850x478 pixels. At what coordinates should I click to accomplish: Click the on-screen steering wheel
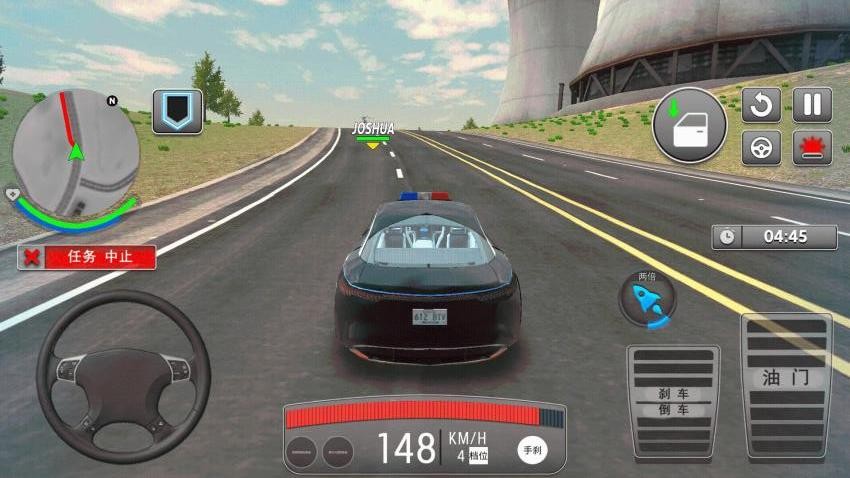(123, 377)
